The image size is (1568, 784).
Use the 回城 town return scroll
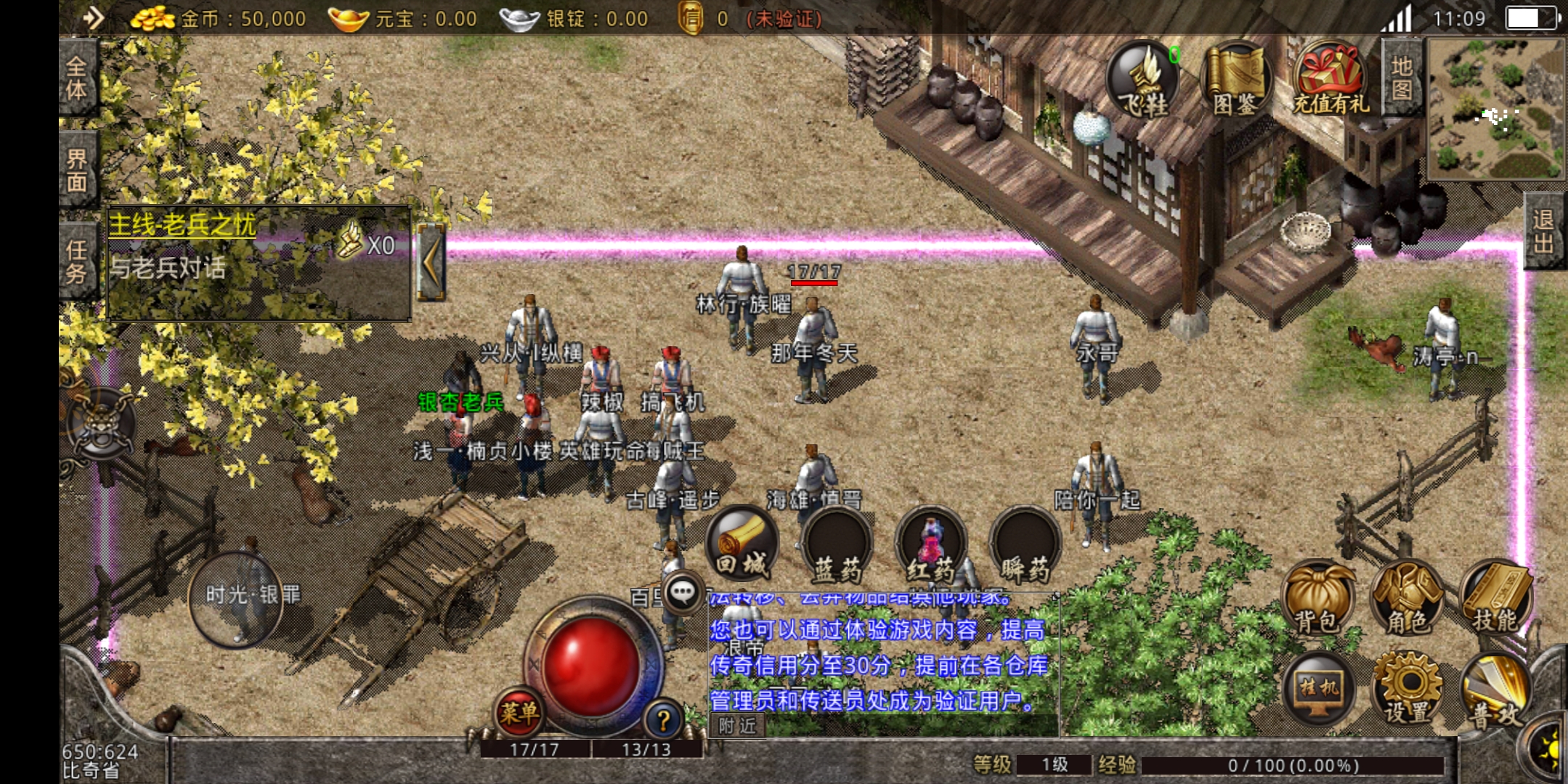coord(742,544)
